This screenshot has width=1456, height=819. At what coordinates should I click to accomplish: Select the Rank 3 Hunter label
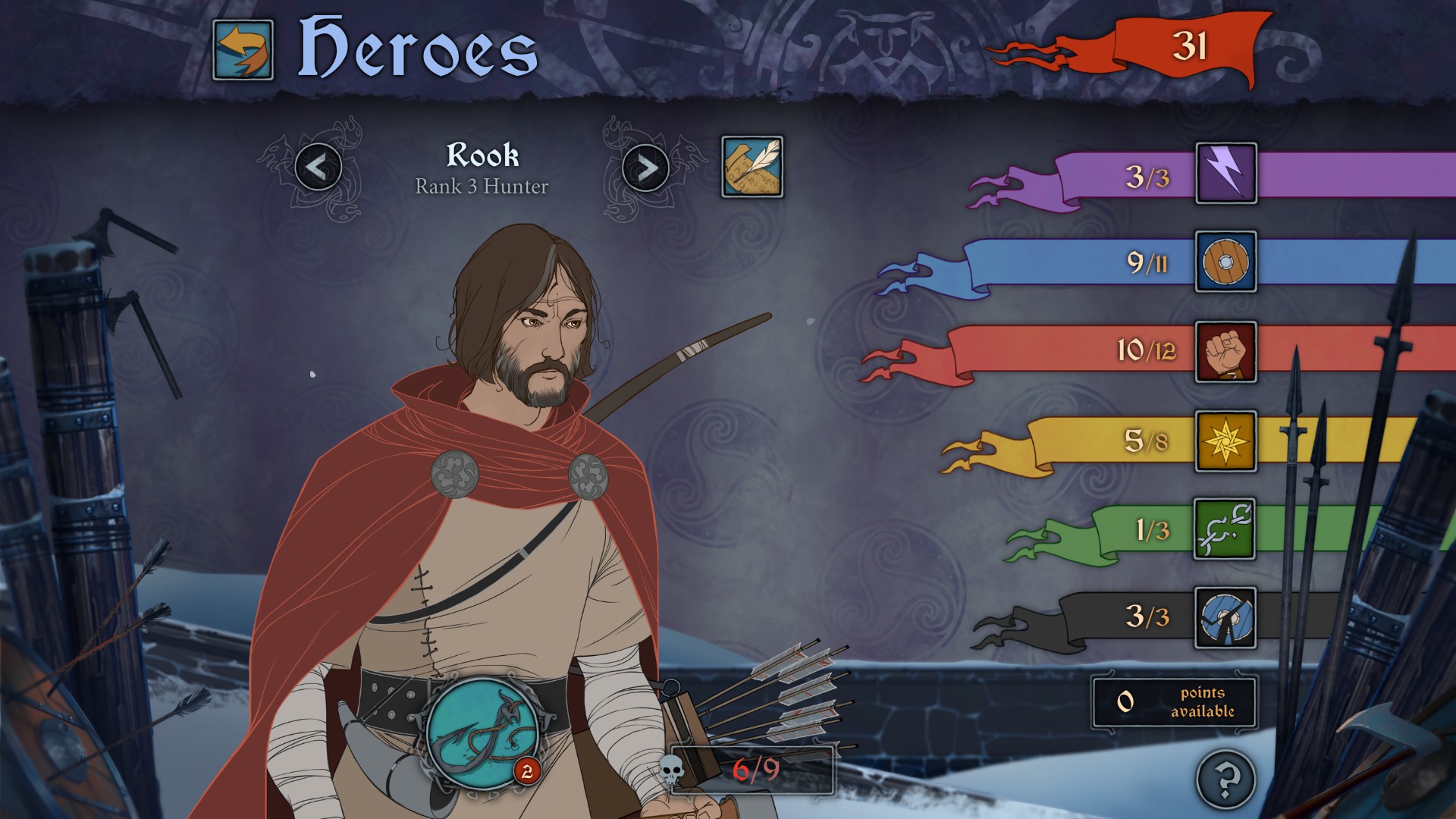481,188
